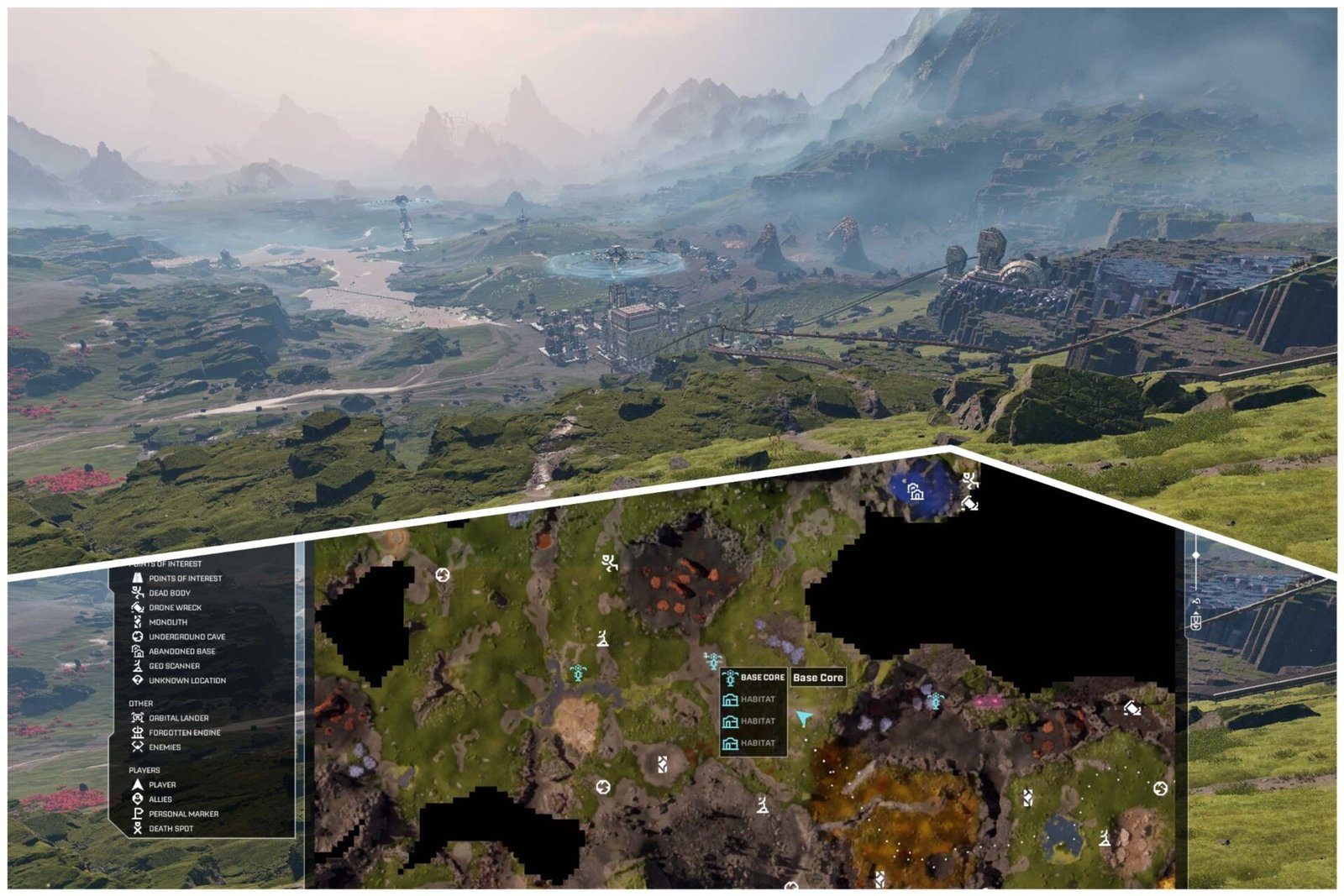The image size is (1344, 896).
Task: Toggle Enemies marker visibility in legend
Action: click(x=138, y=747)
